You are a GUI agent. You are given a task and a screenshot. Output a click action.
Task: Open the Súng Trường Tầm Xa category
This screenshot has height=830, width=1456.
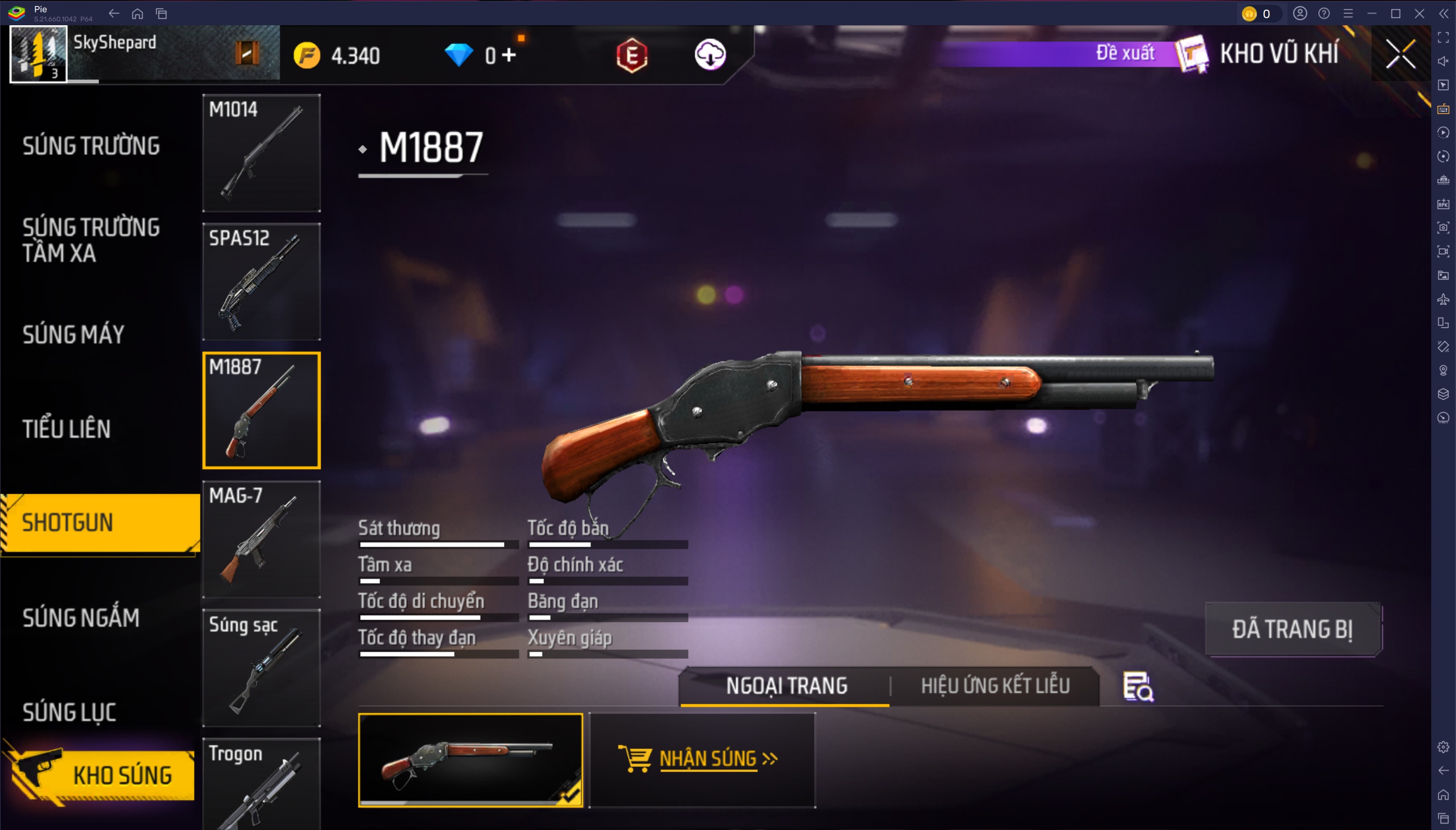[91, 240]
